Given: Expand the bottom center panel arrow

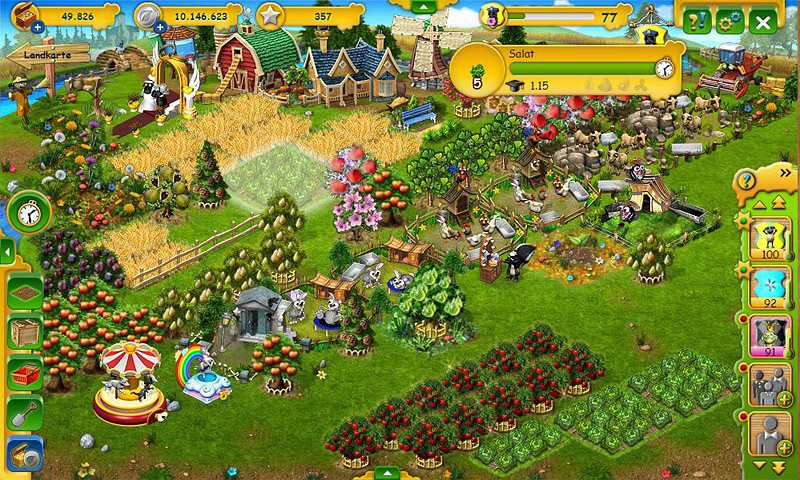Looking at the screenshot, I should click(x=388, y=472).
